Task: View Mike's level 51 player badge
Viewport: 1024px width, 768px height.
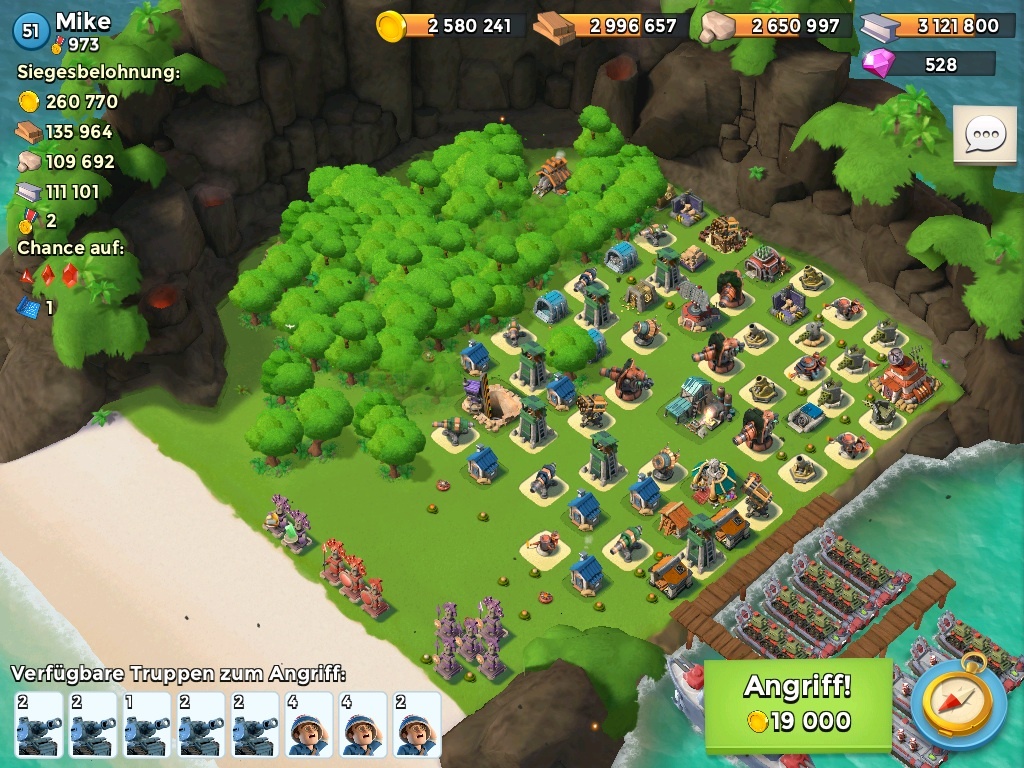Action: pos(31,31)
